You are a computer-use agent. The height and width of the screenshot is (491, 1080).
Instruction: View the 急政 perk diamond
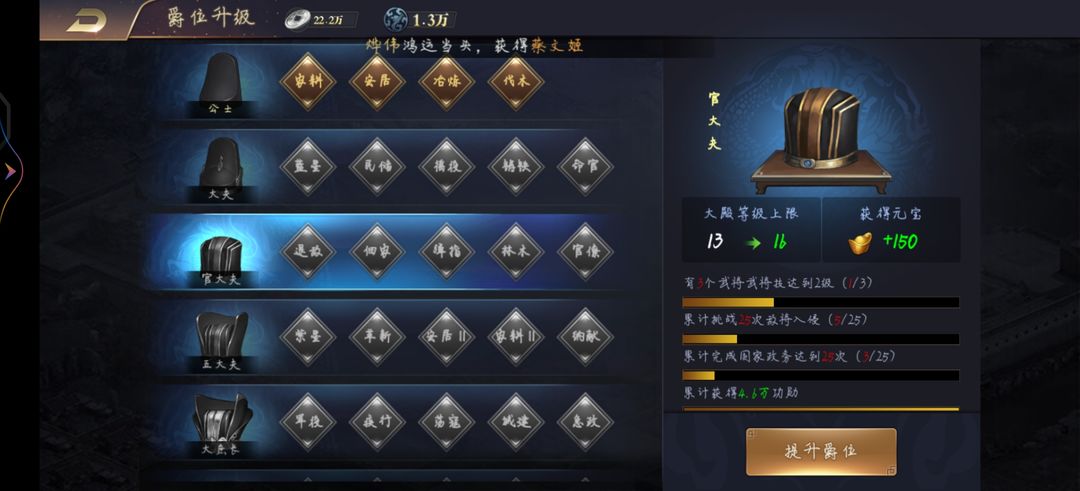point(585,420)
